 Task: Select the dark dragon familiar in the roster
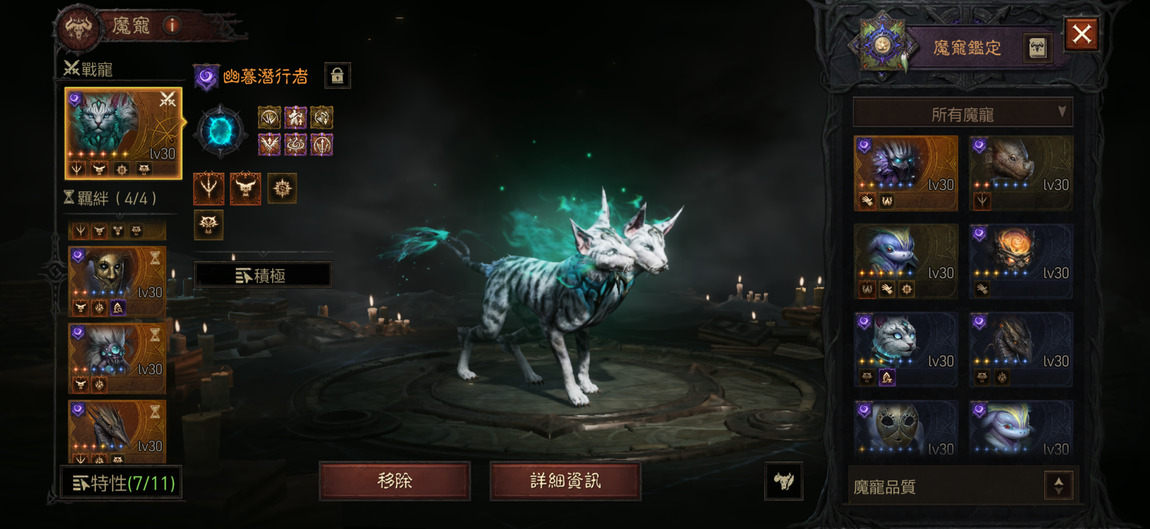click(x=1020, y=349)
